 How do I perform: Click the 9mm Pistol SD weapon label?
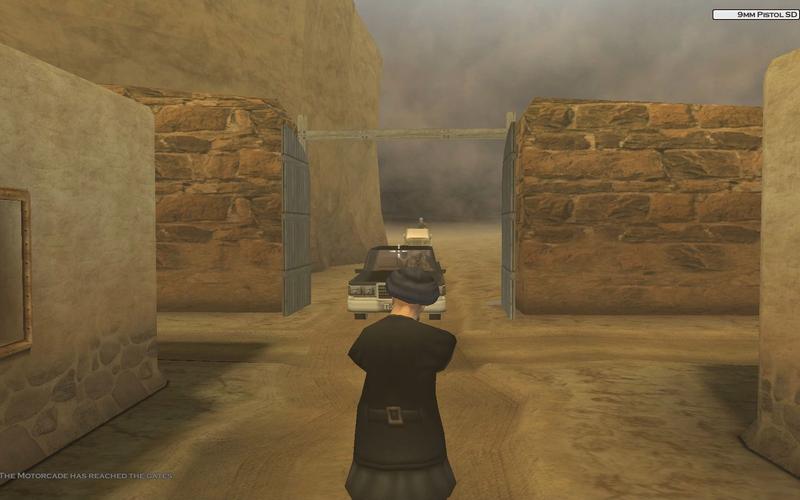pyautogui.click(x=754, y=15)
